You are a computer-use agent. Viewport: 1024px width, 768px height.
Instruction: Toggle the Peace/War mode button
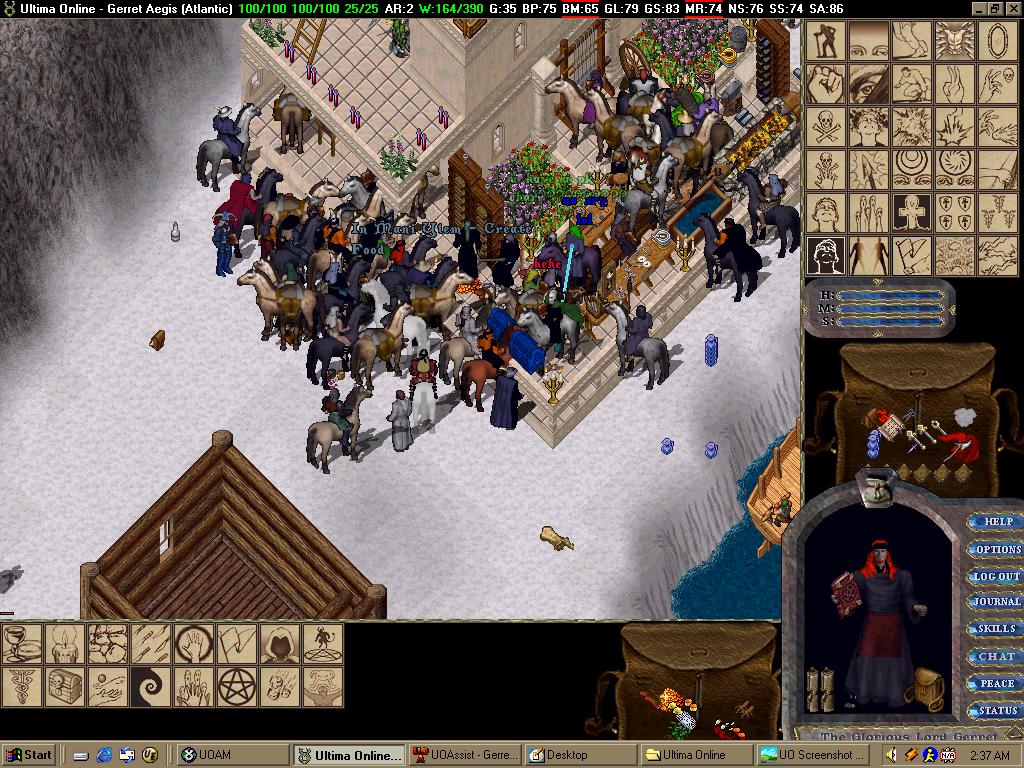click(996, 683)
